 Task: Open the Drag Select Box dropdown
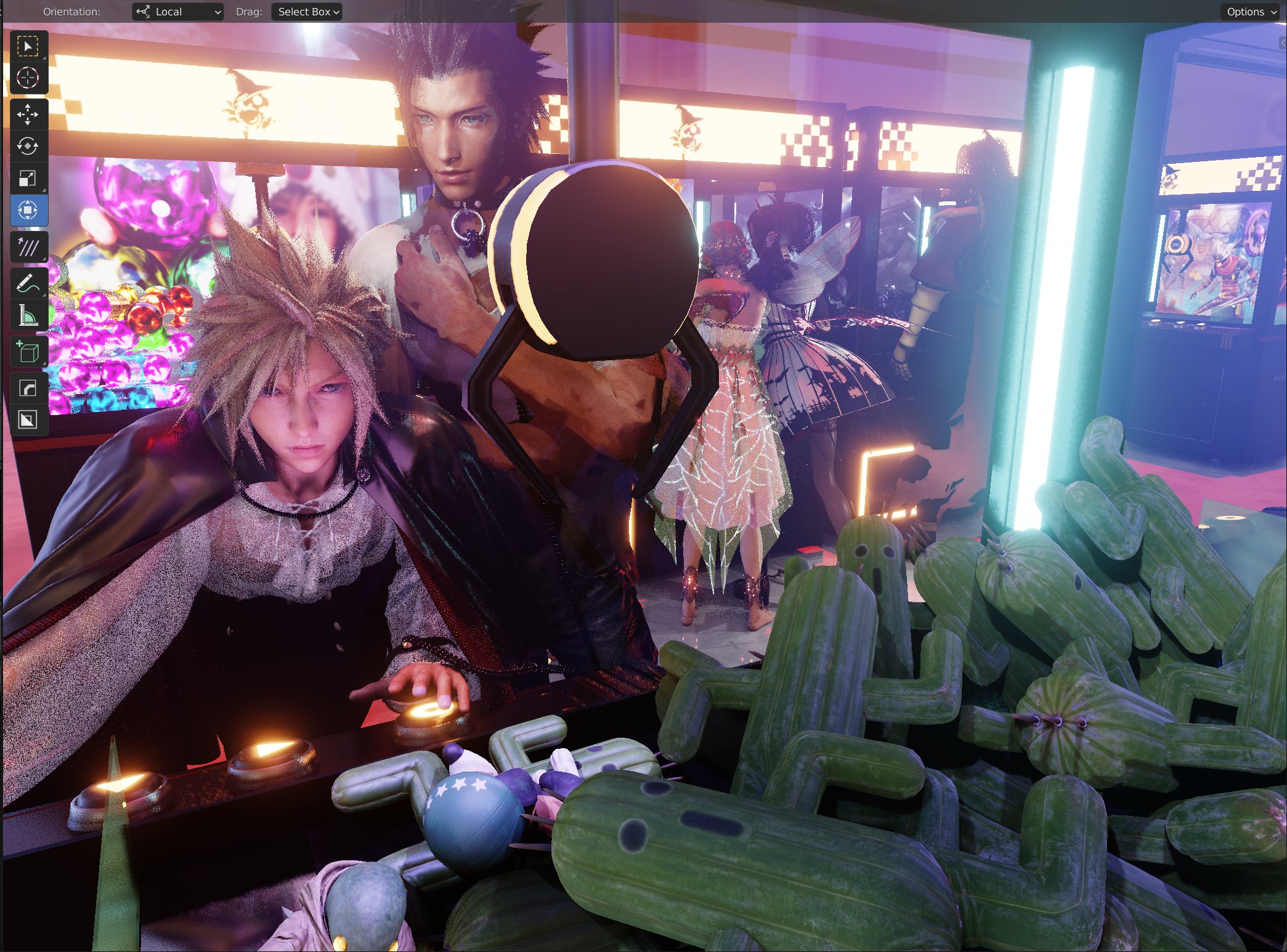pos(306,11)
